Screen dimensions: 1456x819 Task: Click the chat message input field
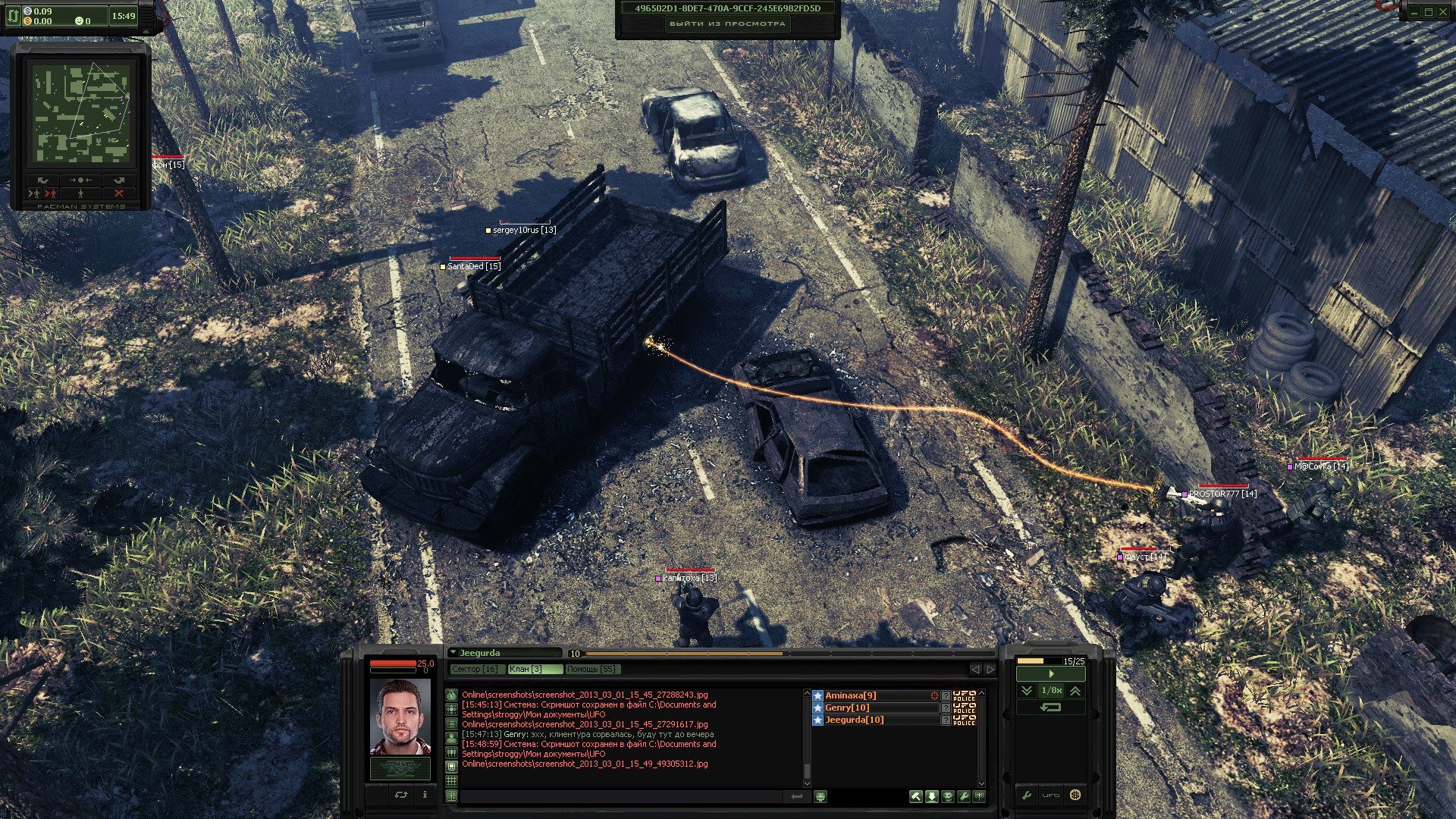coord(622,796)
